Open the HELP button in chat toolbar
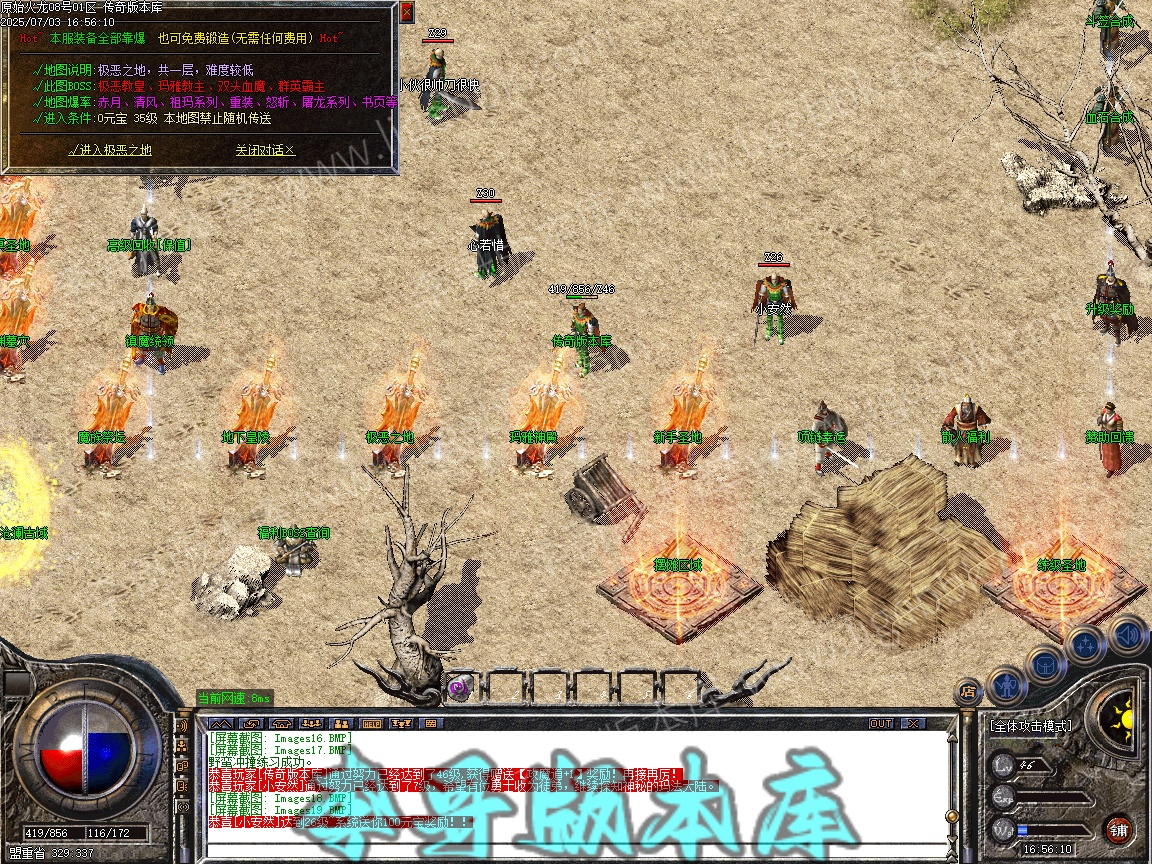The width and height of the screenshot is (1152, 864). click(371, 723)
